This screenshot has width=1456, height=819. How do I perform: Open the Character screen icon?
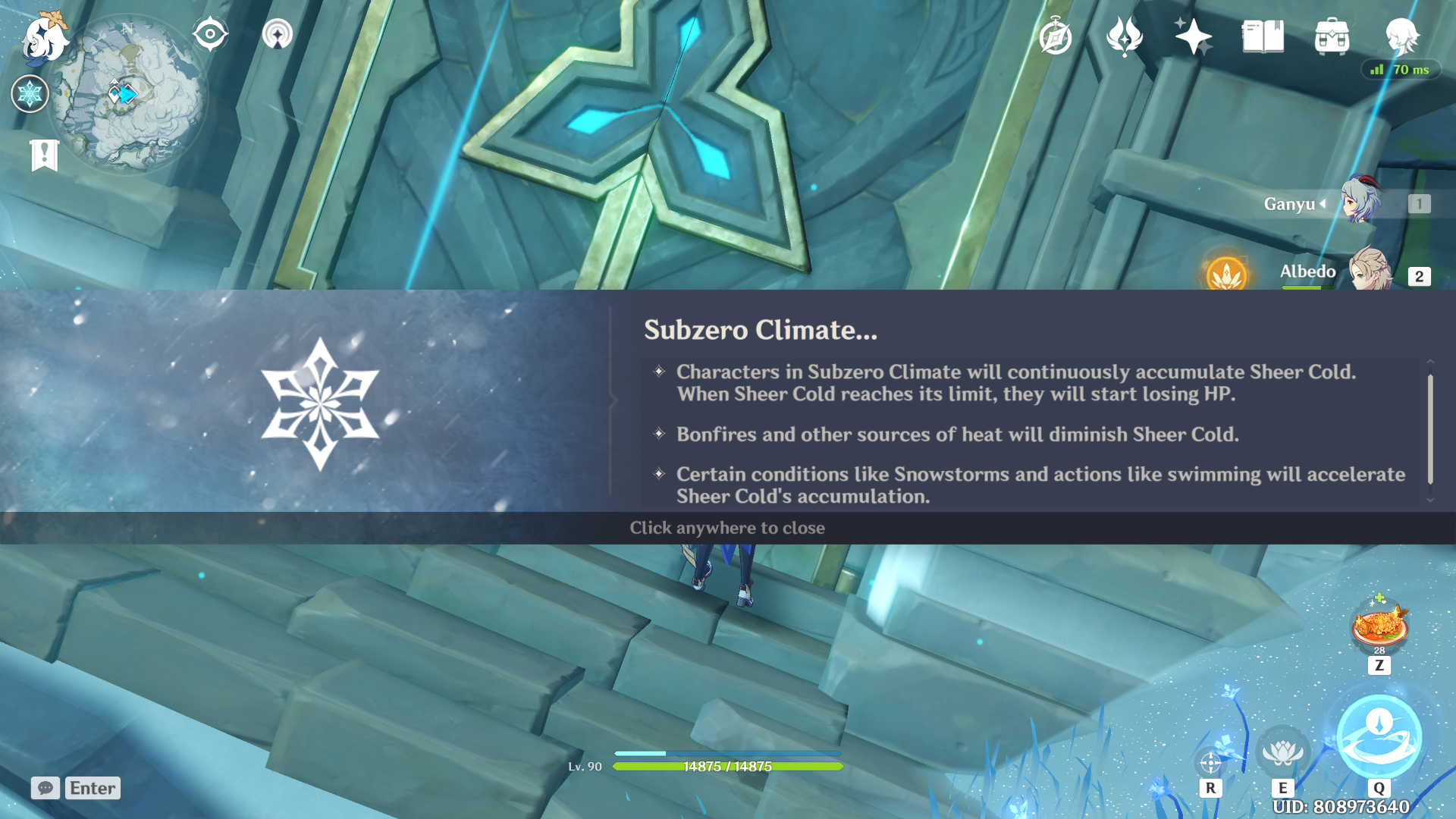[x=1401, y=35]
